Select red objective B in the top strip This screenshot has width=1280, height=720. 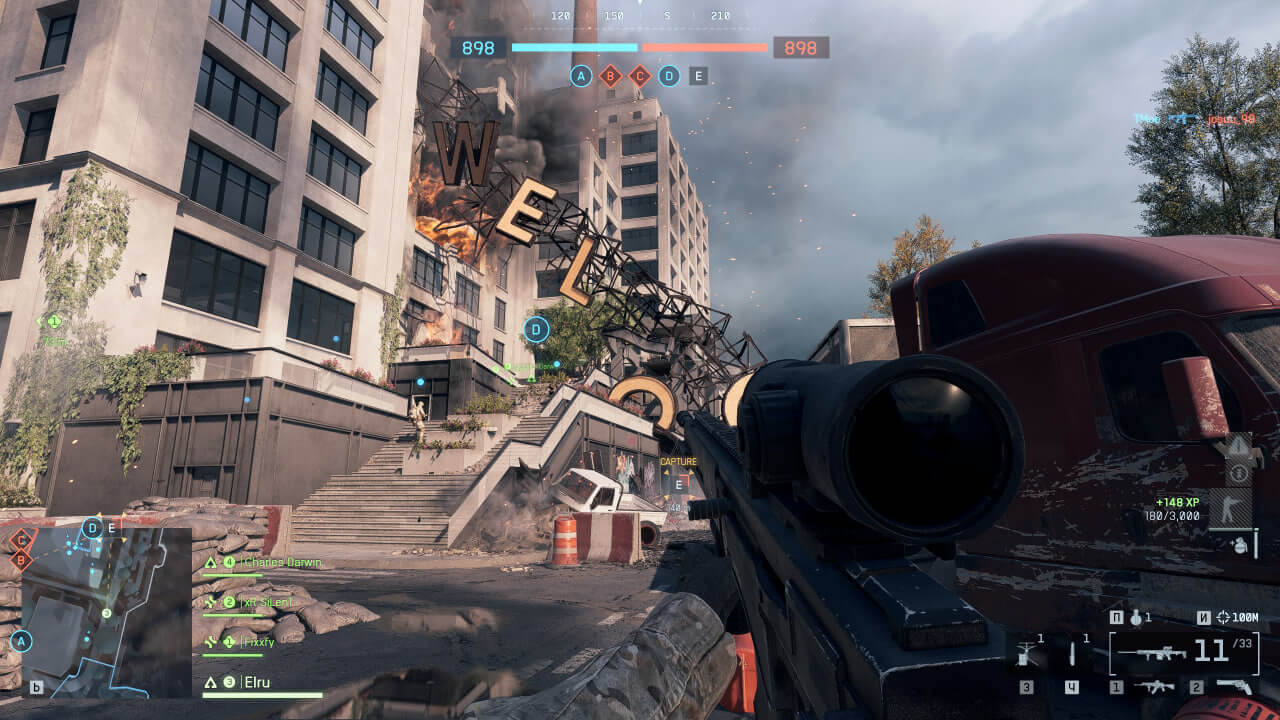pos(610,75)
